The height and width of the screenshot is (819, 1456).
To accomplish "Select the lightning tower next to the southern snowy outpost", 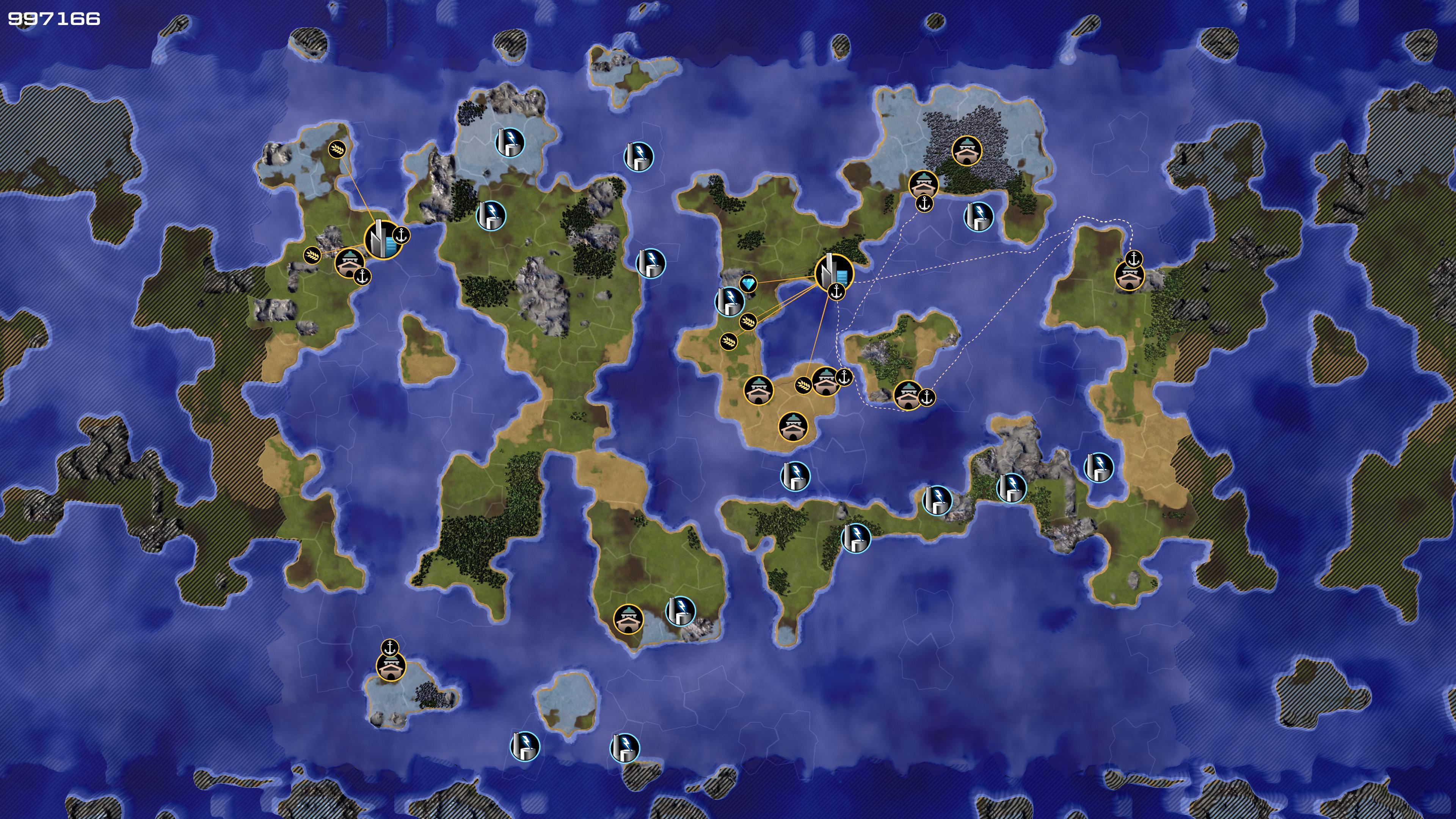I will (x=680, y=610).
